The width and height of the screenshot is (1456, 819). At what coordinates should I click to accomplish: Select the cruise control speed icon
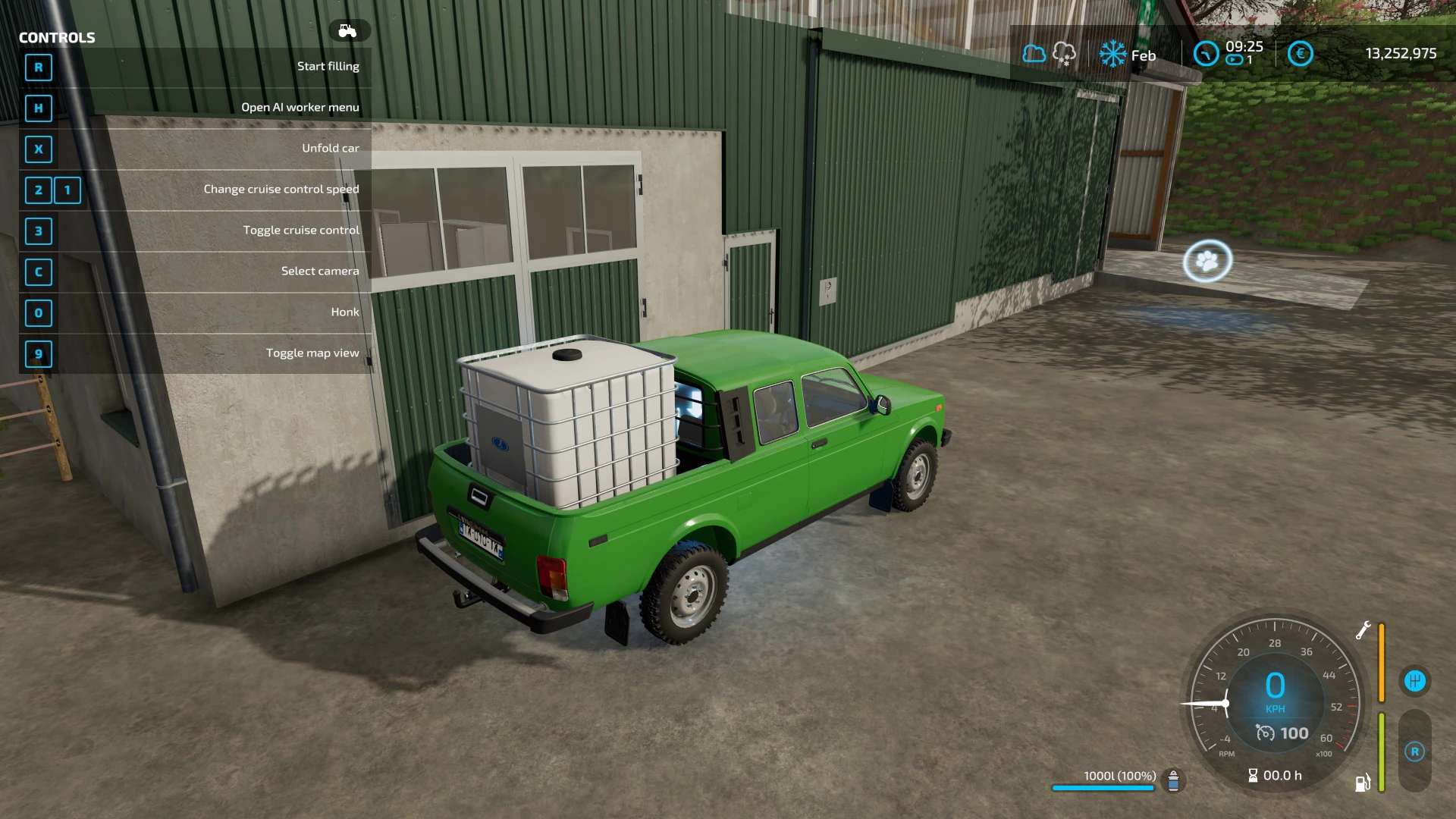pos(1265,733)
